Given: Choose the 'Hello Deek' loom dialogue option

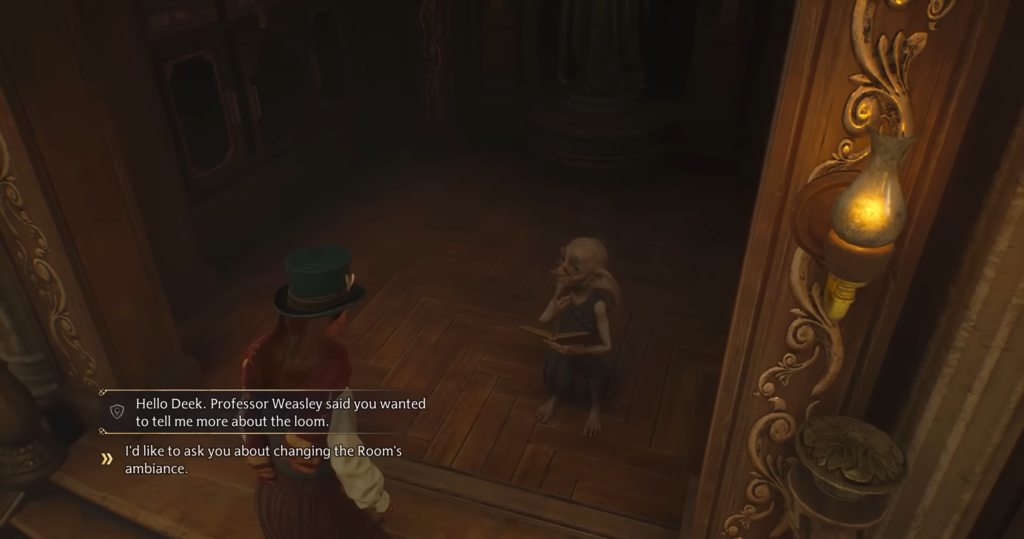Looking at the screenshot, I should 280,412.
